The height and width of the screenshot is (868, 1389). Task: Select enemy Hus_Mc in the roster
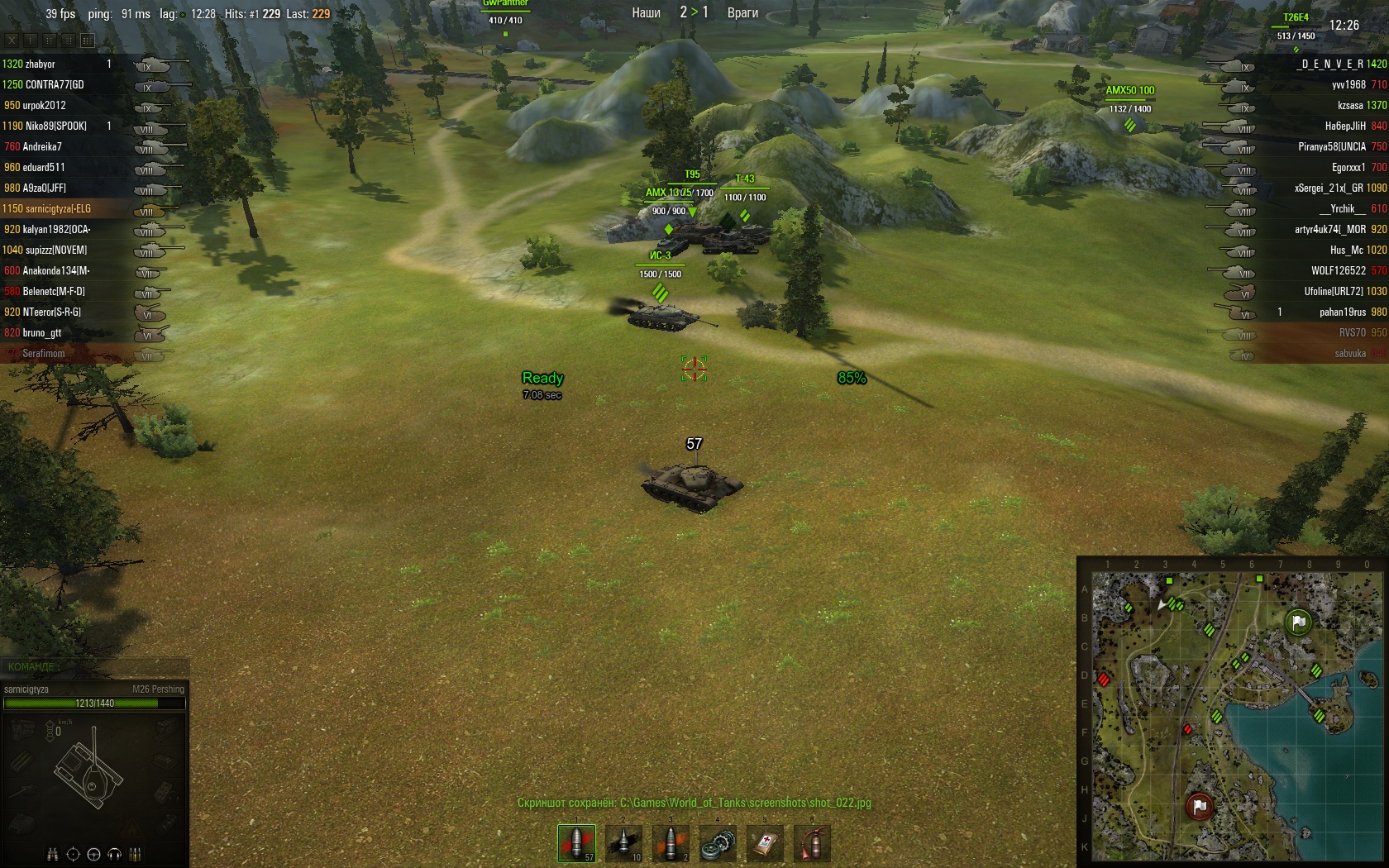(x=1346, y=250)
